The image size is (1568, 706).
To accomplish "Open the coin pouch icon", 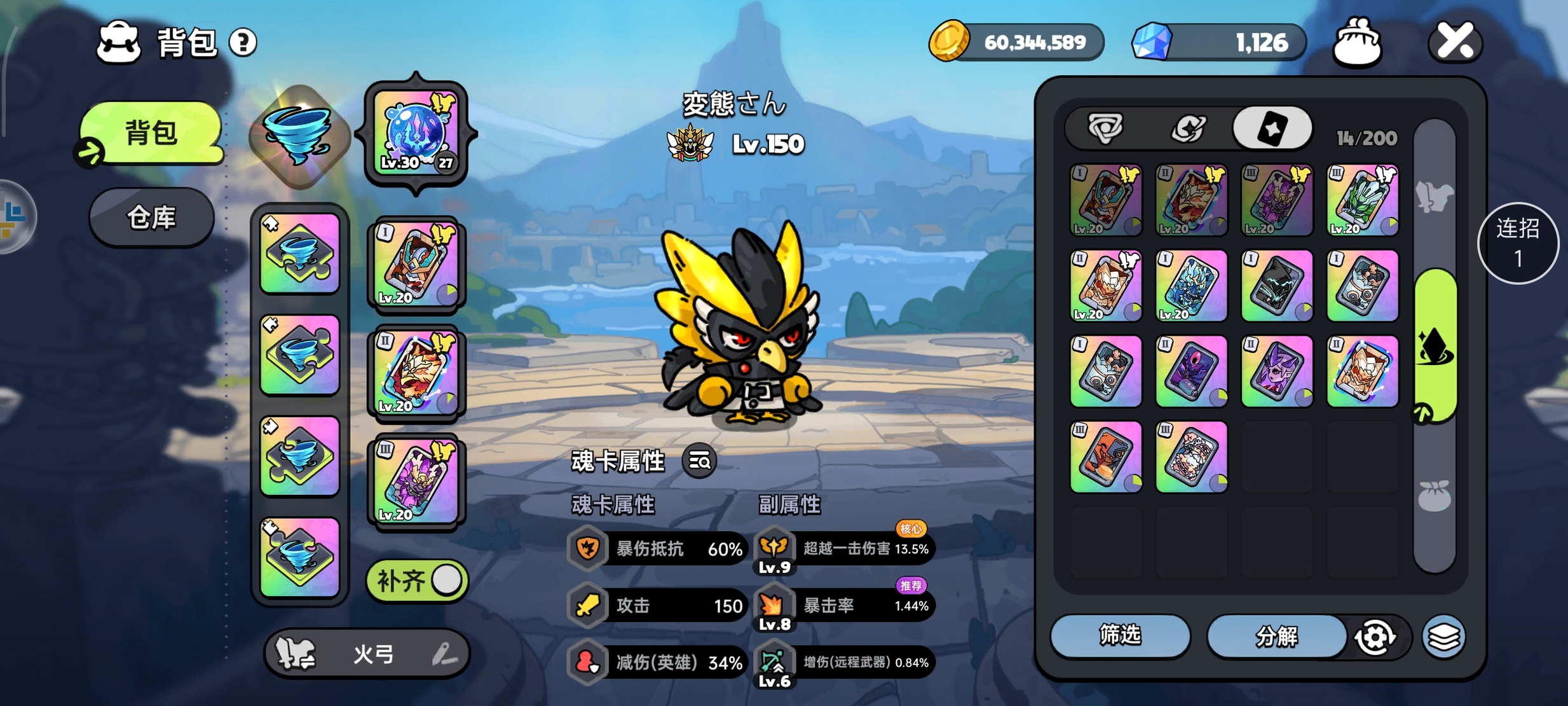I will click(x=1357, y=43).
